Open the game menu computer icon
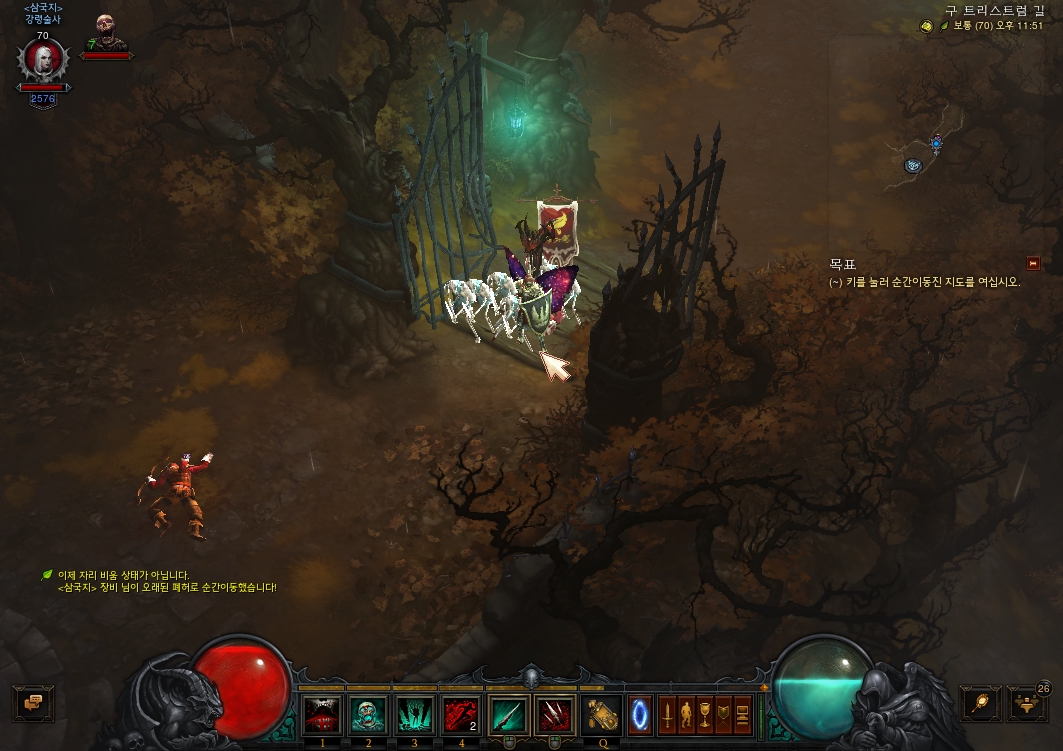1063x751 pixels. (x=743, y=715)
